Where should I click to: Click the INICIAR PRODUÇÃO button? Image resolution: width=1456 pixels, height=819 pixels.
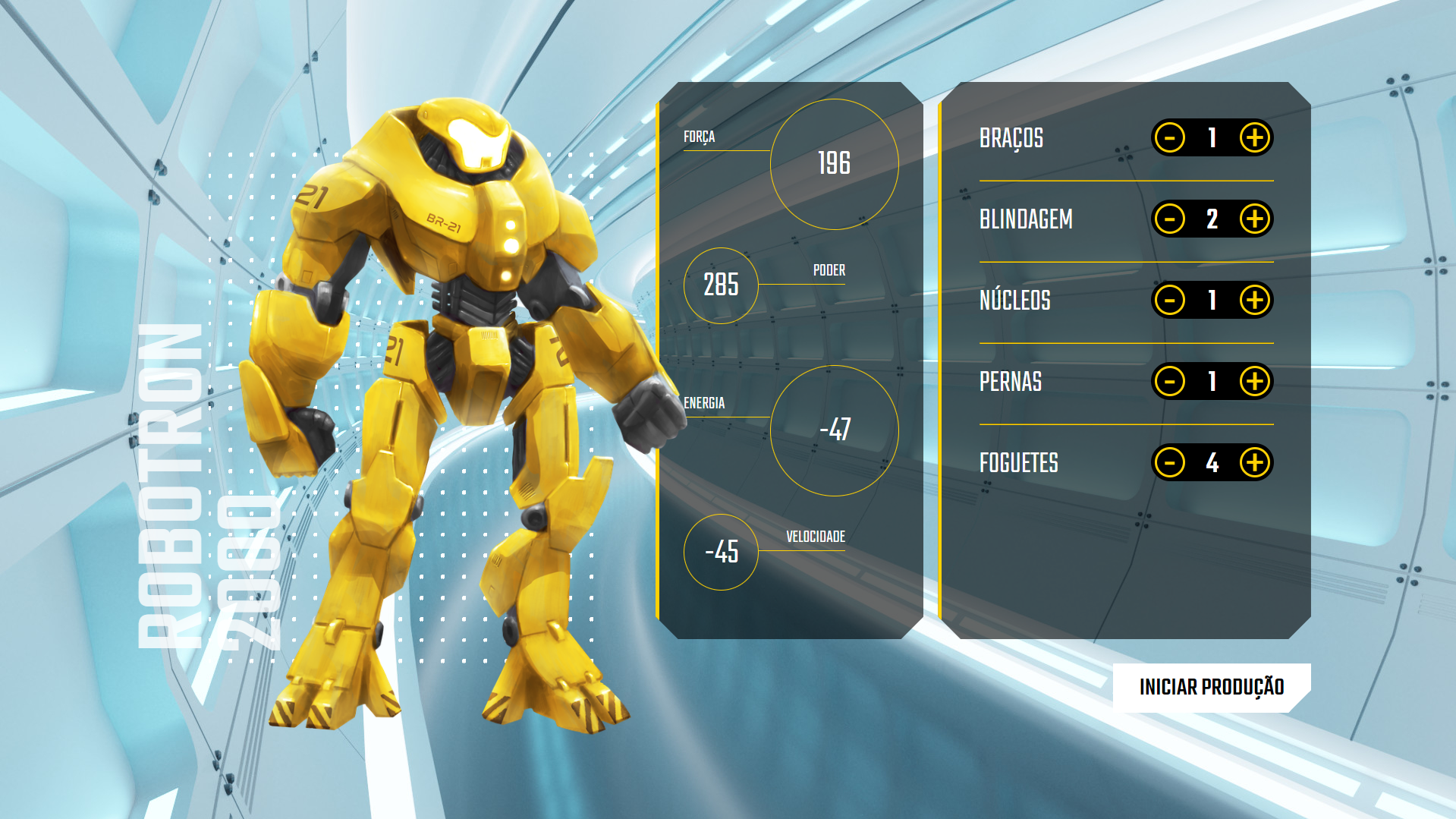click(1211, 687)
